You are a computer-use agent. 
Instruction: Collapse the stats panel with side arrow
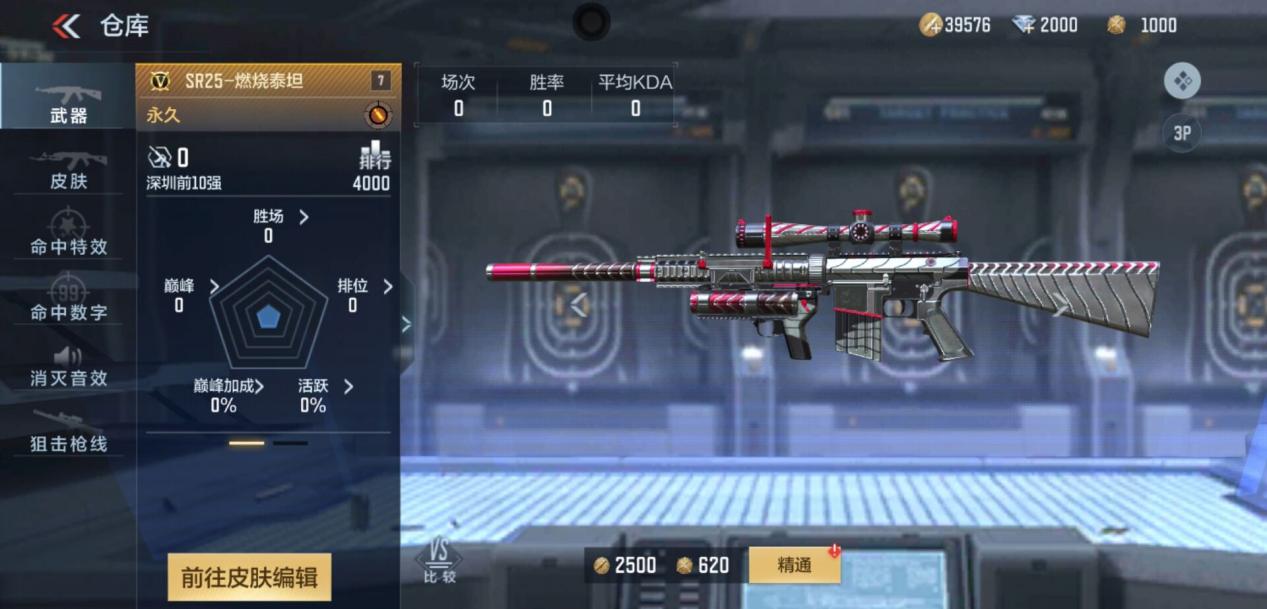(406, 323)
